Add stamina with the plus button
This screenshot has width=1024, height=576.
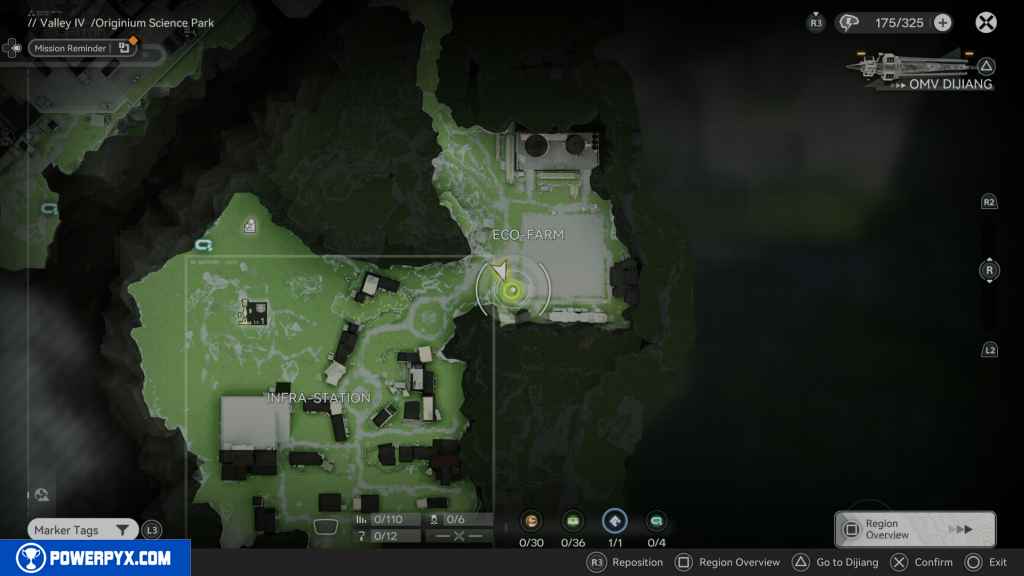point(942,23)
